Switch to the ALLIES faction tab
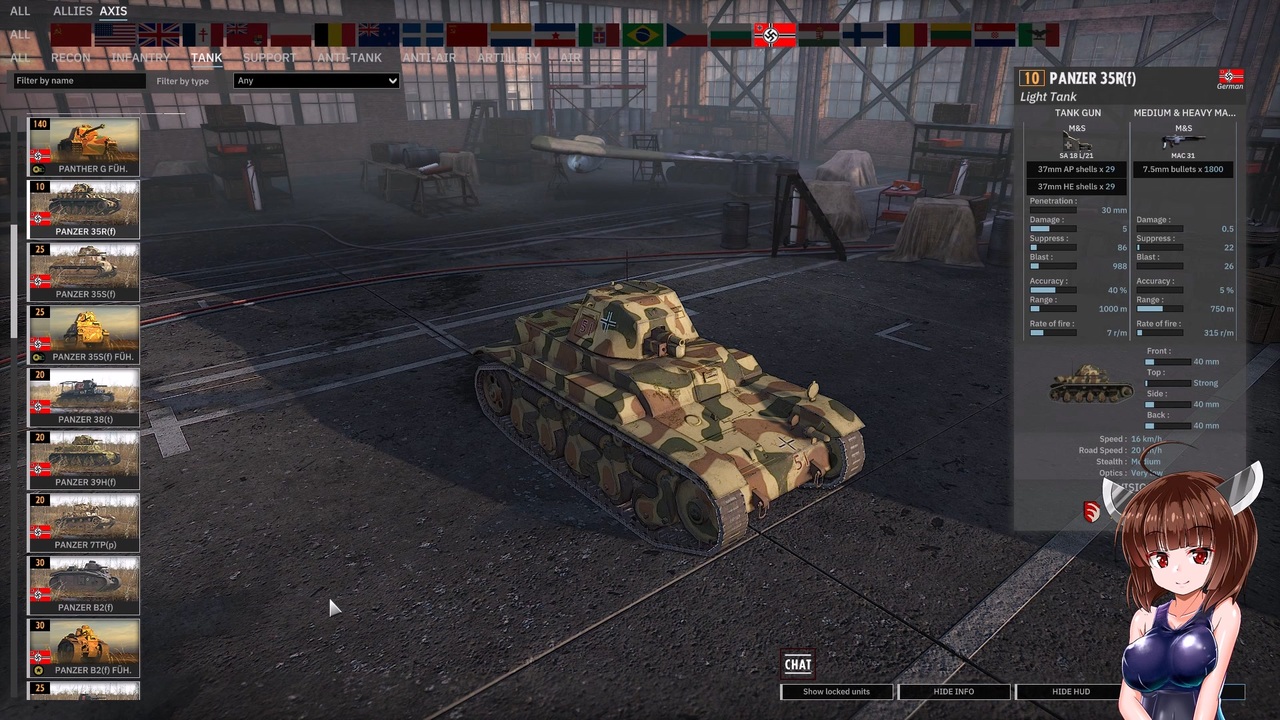Screen dimensions: 1280x720 point(71,11)
